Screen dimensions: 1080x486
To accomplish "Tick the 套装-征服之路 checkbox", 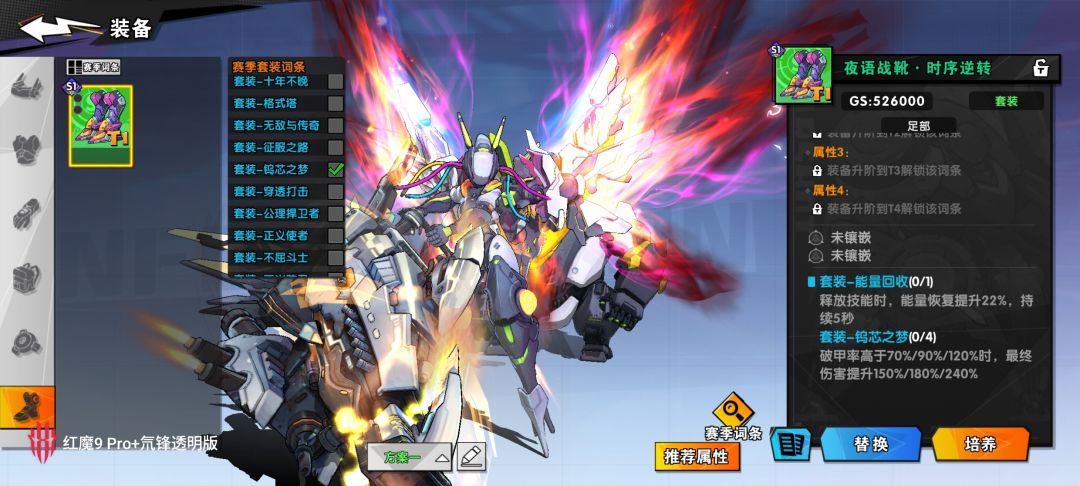I will click(336, 147).
